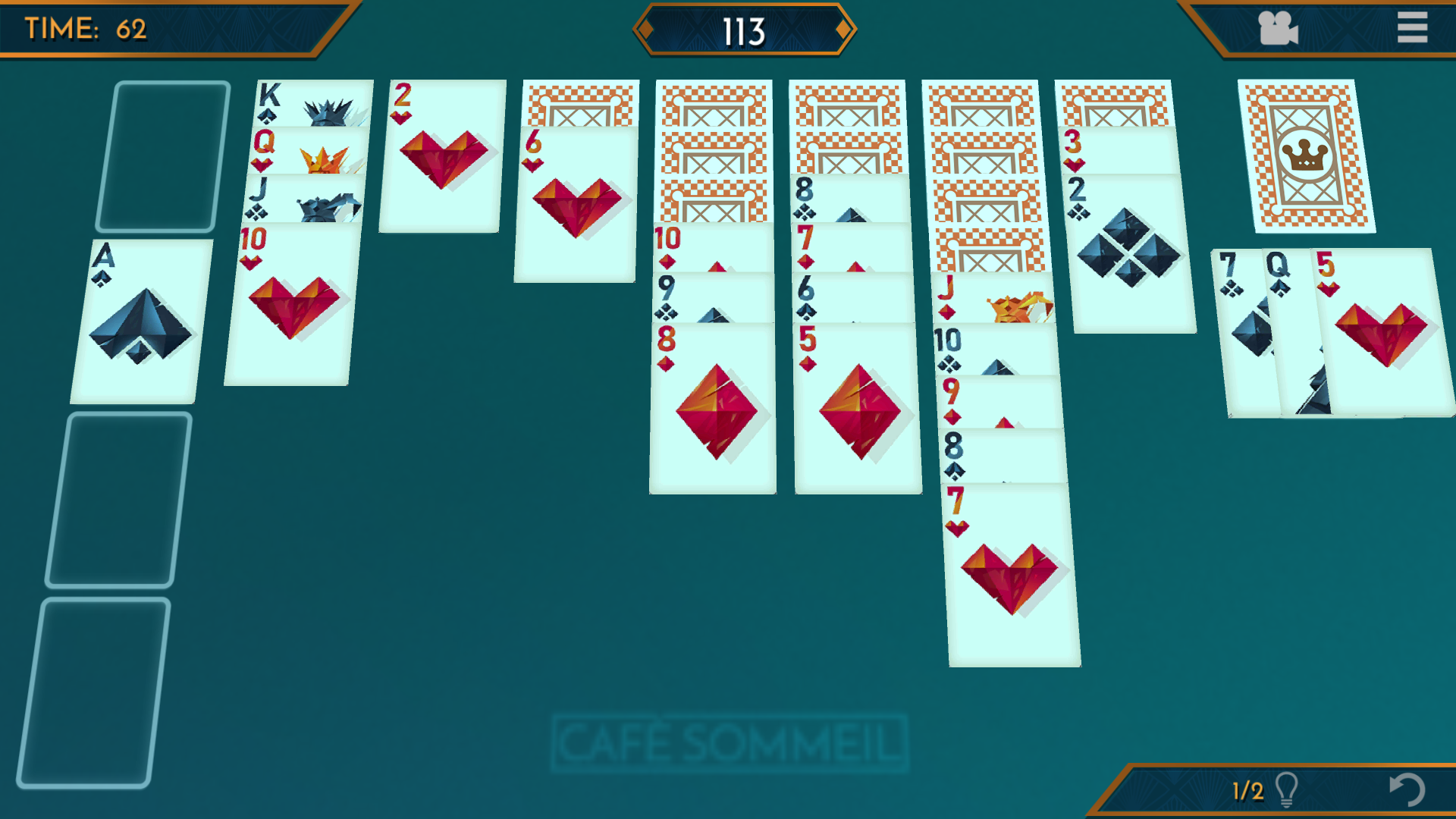Use the lightbulb hint button
Viewport: 1456px width, 819px height.
pos(1285,789)
